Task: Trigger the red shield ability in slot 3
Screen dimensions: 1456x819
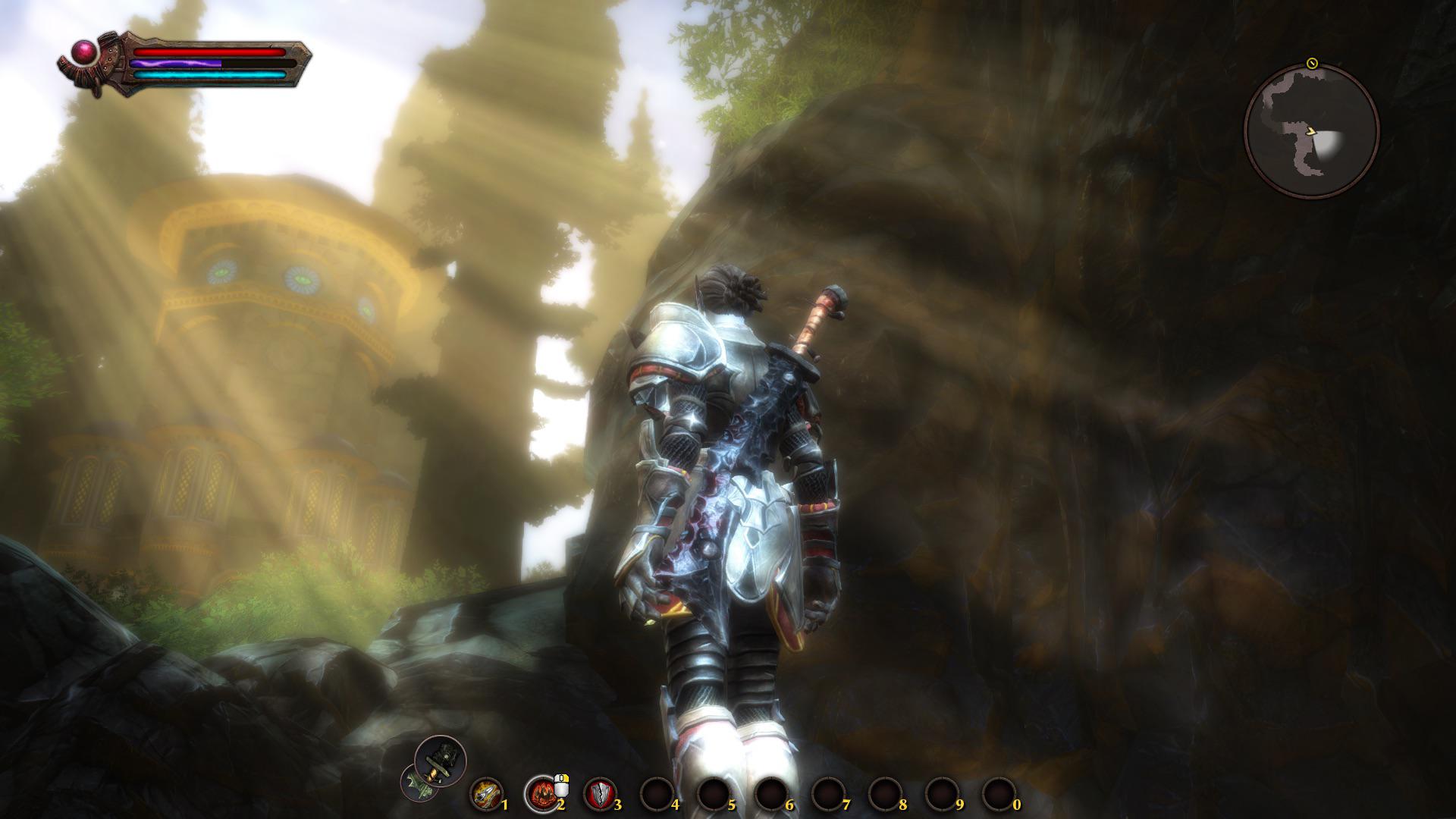Action: [598, 792]
